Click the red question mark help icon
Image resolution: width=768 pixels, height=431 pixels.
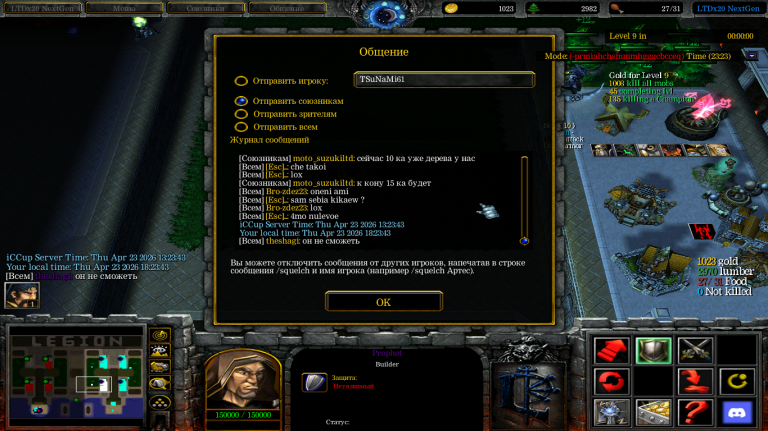[694, 411]
